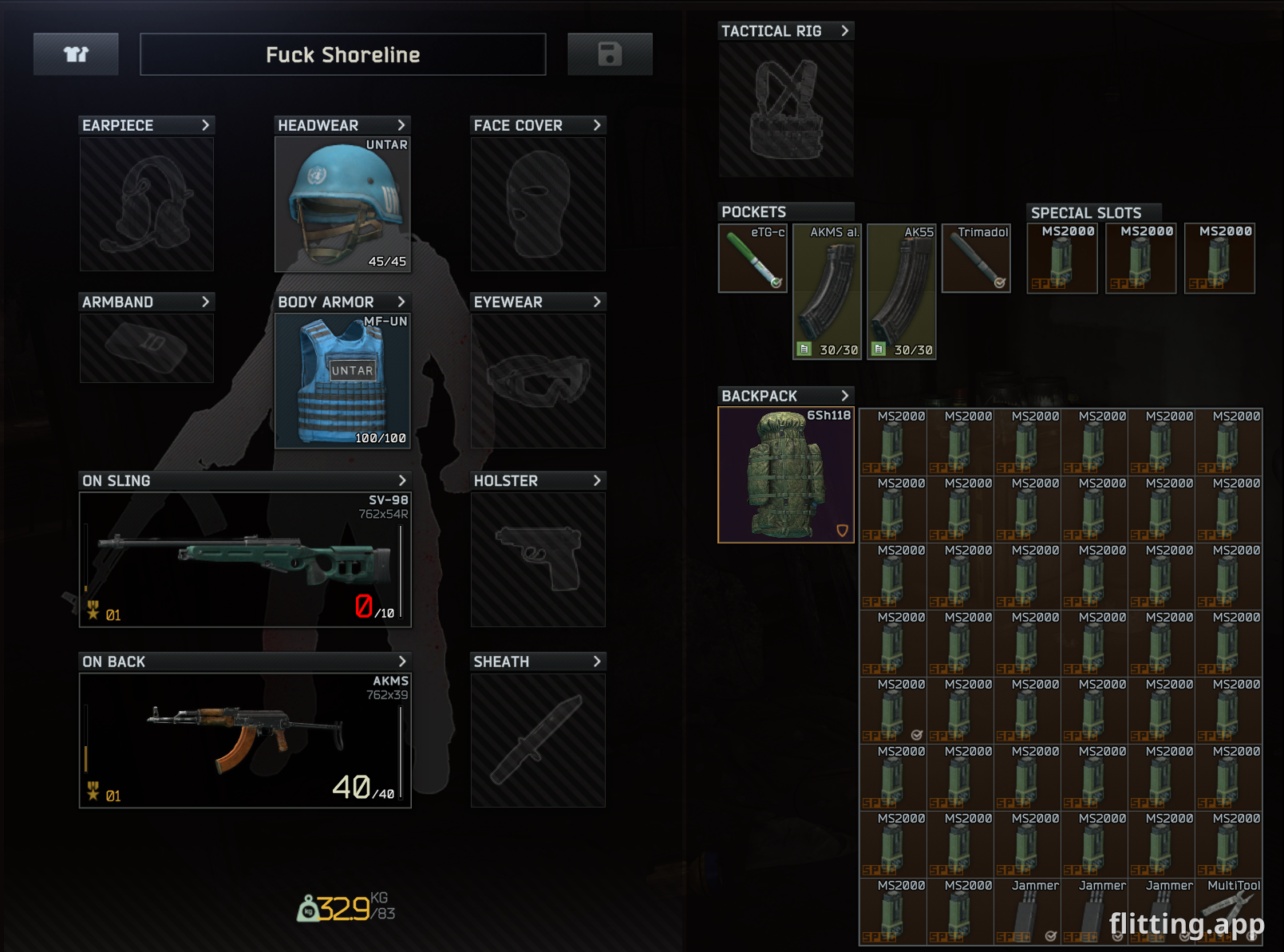Image resolution: width=1284 pixels, height=952 pixels.
Task: Select the UNTAR helmet in headwear slot
Action: click(342, 204)
